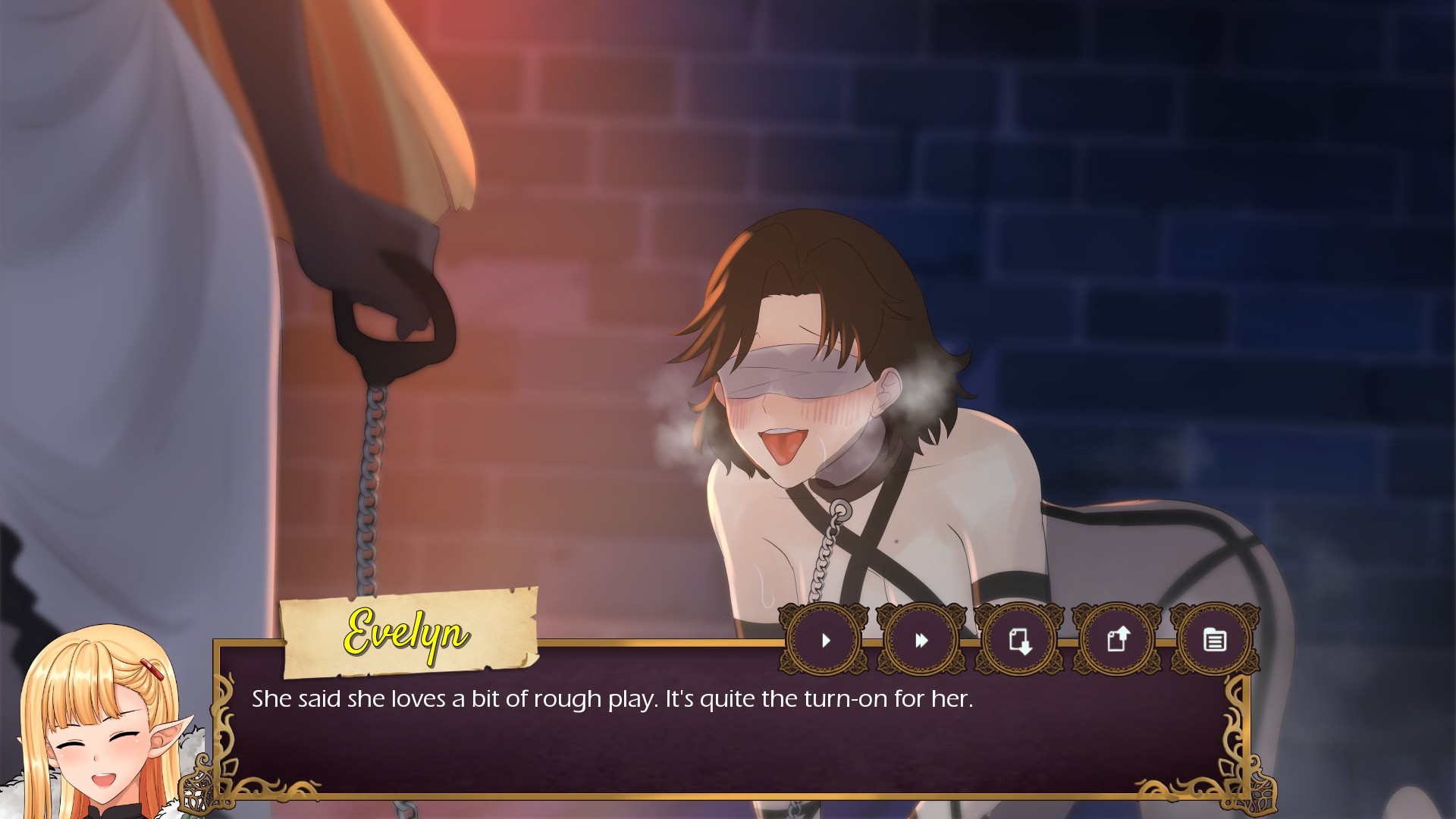This screenshot has width=1456, height=819.
Task: Show the dialogue log menu button
Action: pos(1214,641)
